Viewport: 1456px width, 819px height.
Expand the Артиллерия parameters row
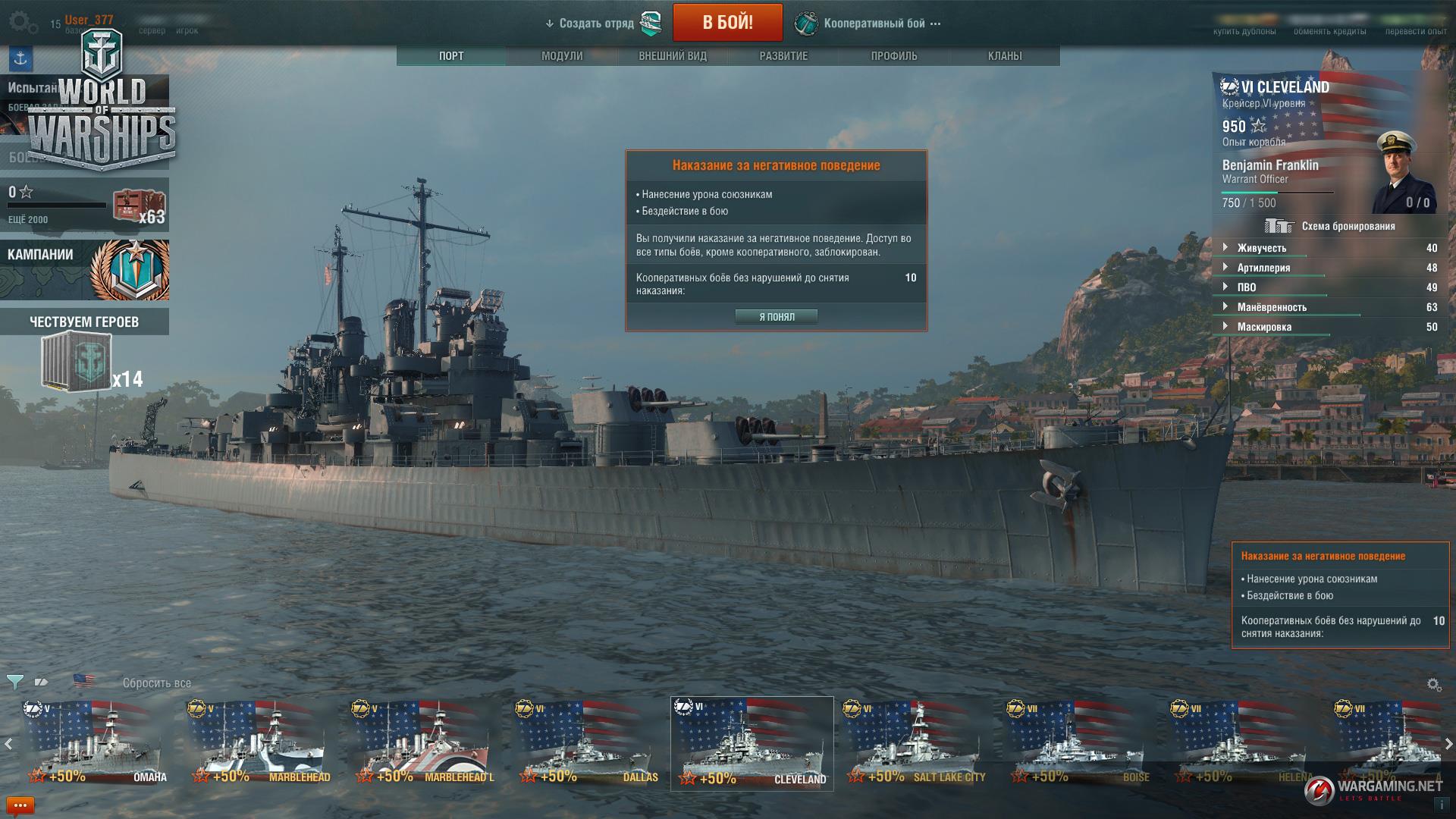[x=1263, y=268]
